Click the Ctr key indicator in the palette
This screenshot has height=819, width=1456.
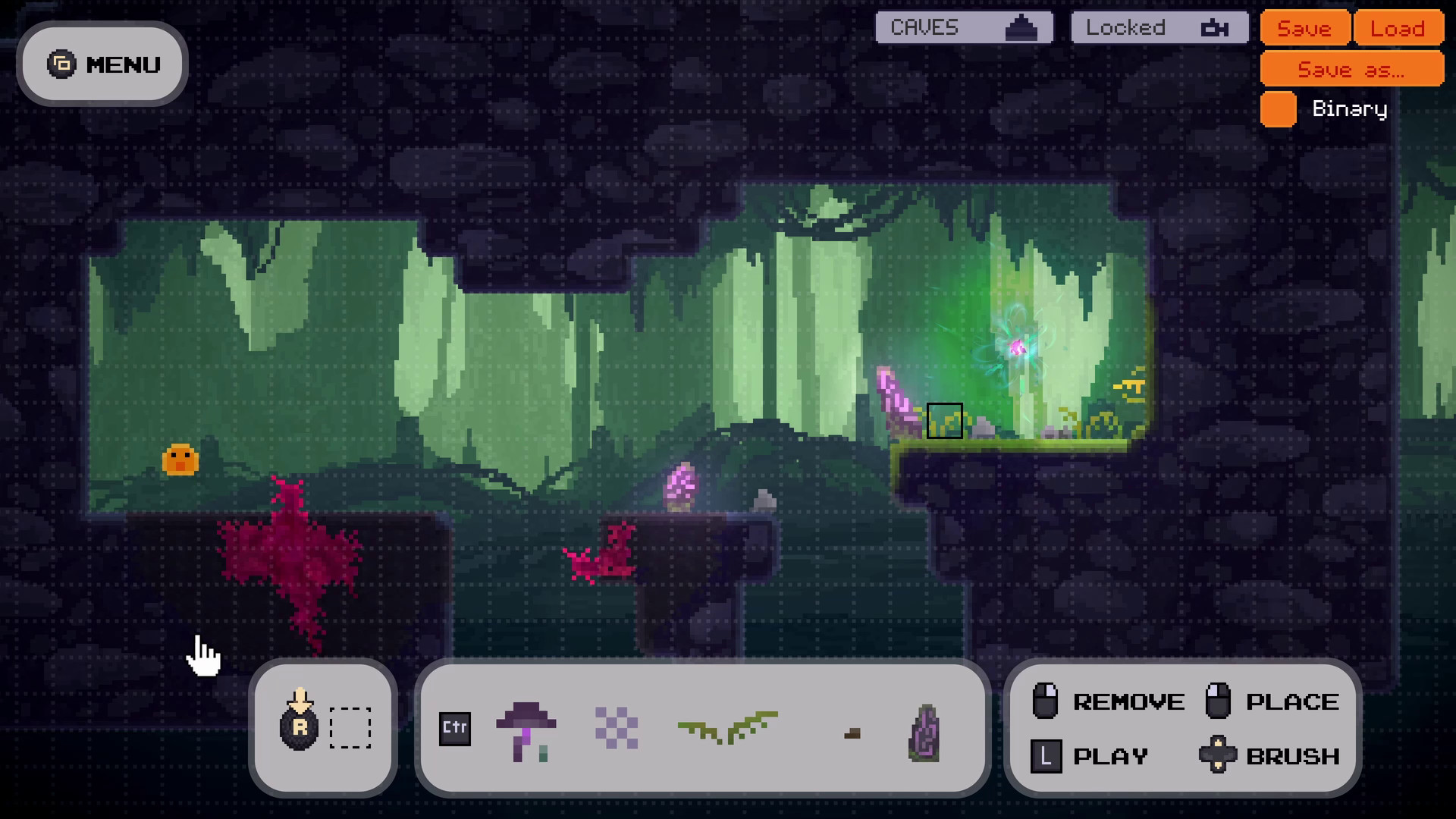tap(455, 729)
